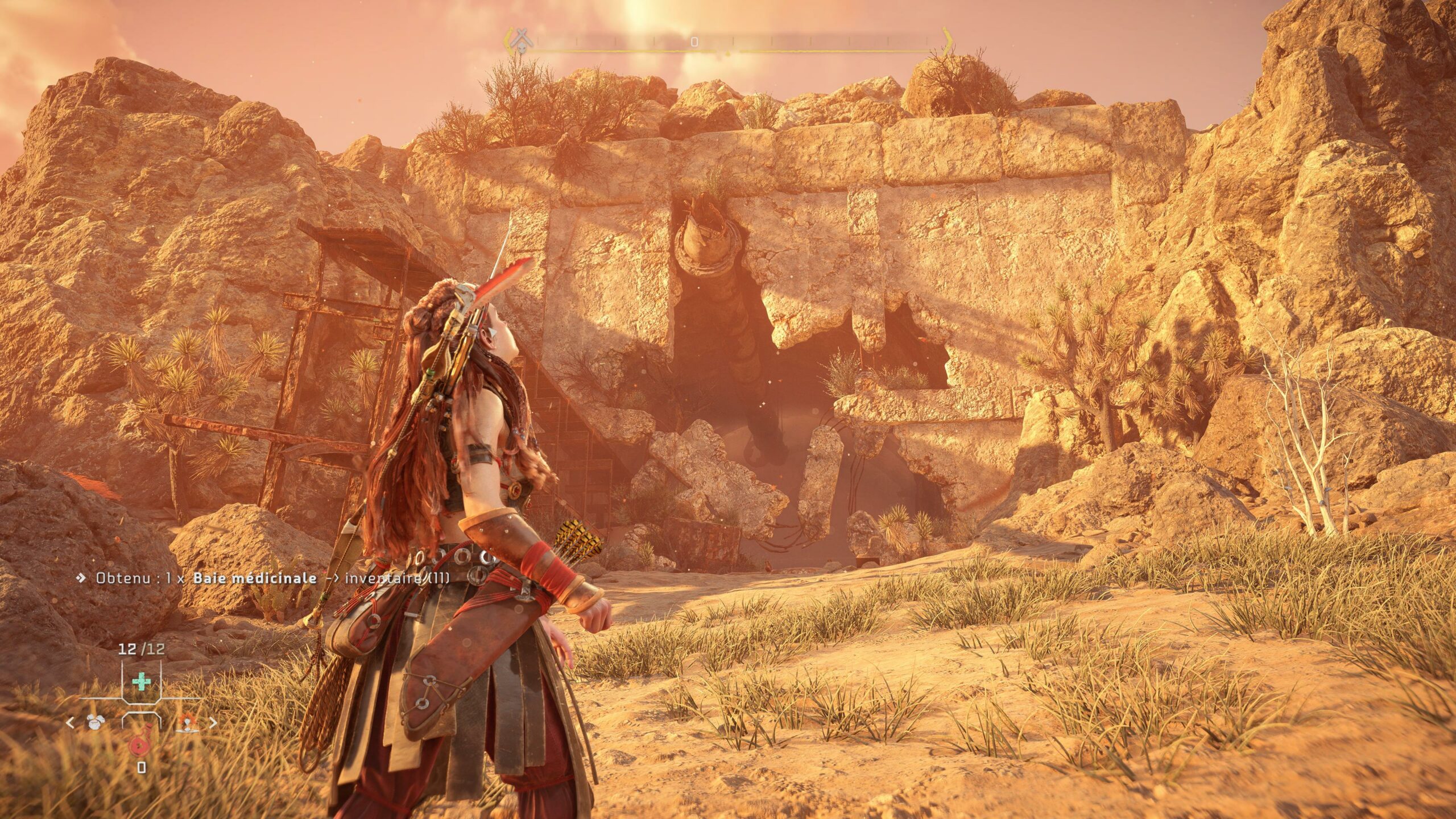Cycle tools with the right arrow
This screenshot has height=819, width=1456.
click(213, 723)
